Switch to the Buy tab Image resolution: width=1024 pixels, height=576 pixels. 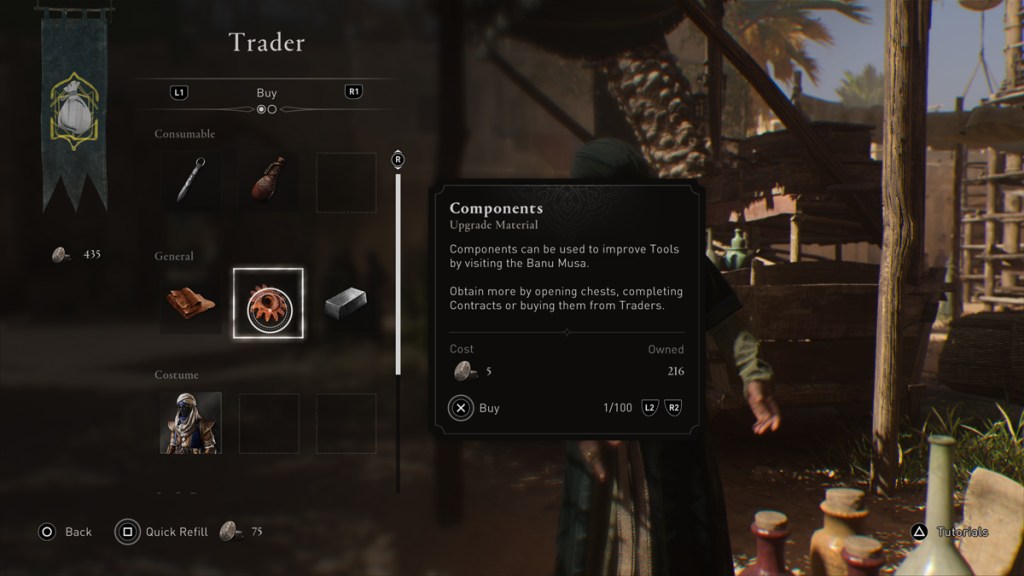point(266,93)
